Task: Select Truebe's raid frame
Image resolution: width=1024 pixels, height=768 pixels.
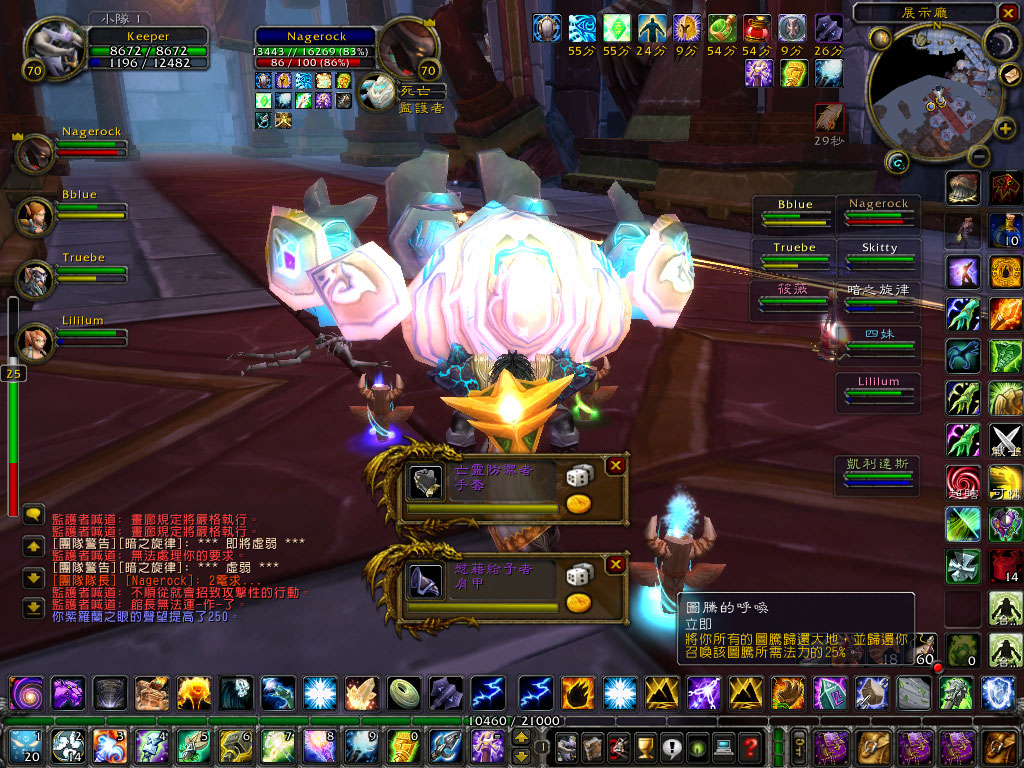Action: click(x=795, y=254)
